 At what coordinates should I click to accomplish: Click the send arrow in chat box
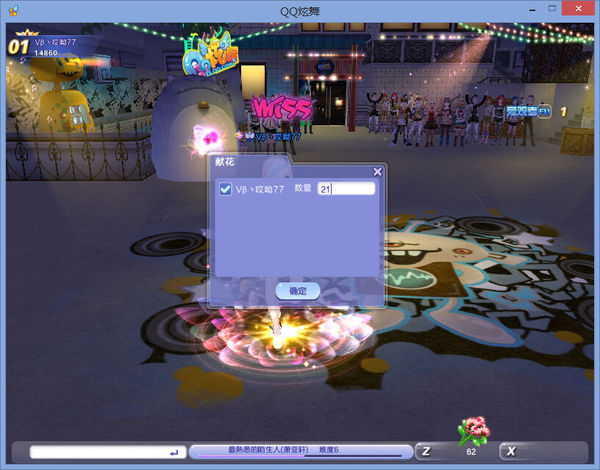(176, 452)
